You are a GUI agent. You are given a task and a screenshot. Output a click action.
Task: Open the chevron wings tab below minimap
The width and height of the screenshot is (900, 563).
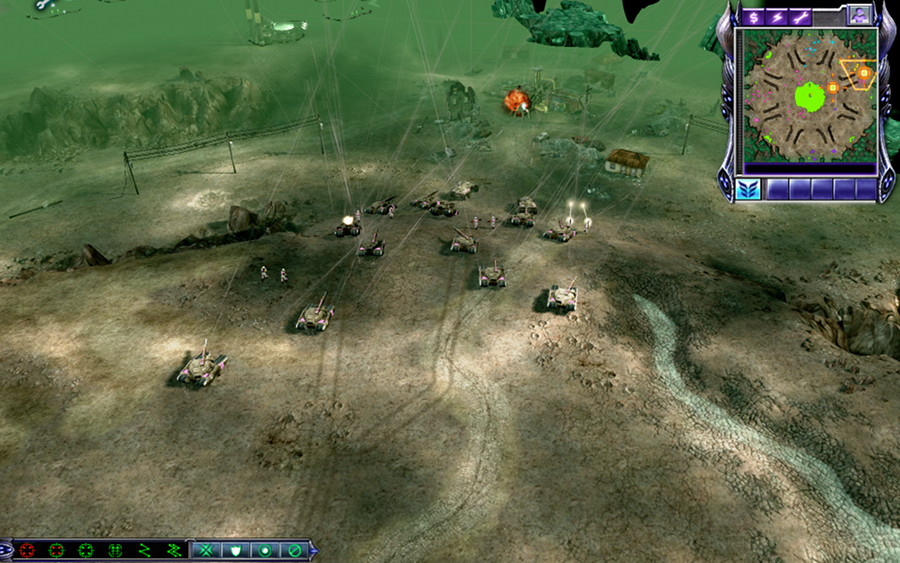click(x=746, y=188)
